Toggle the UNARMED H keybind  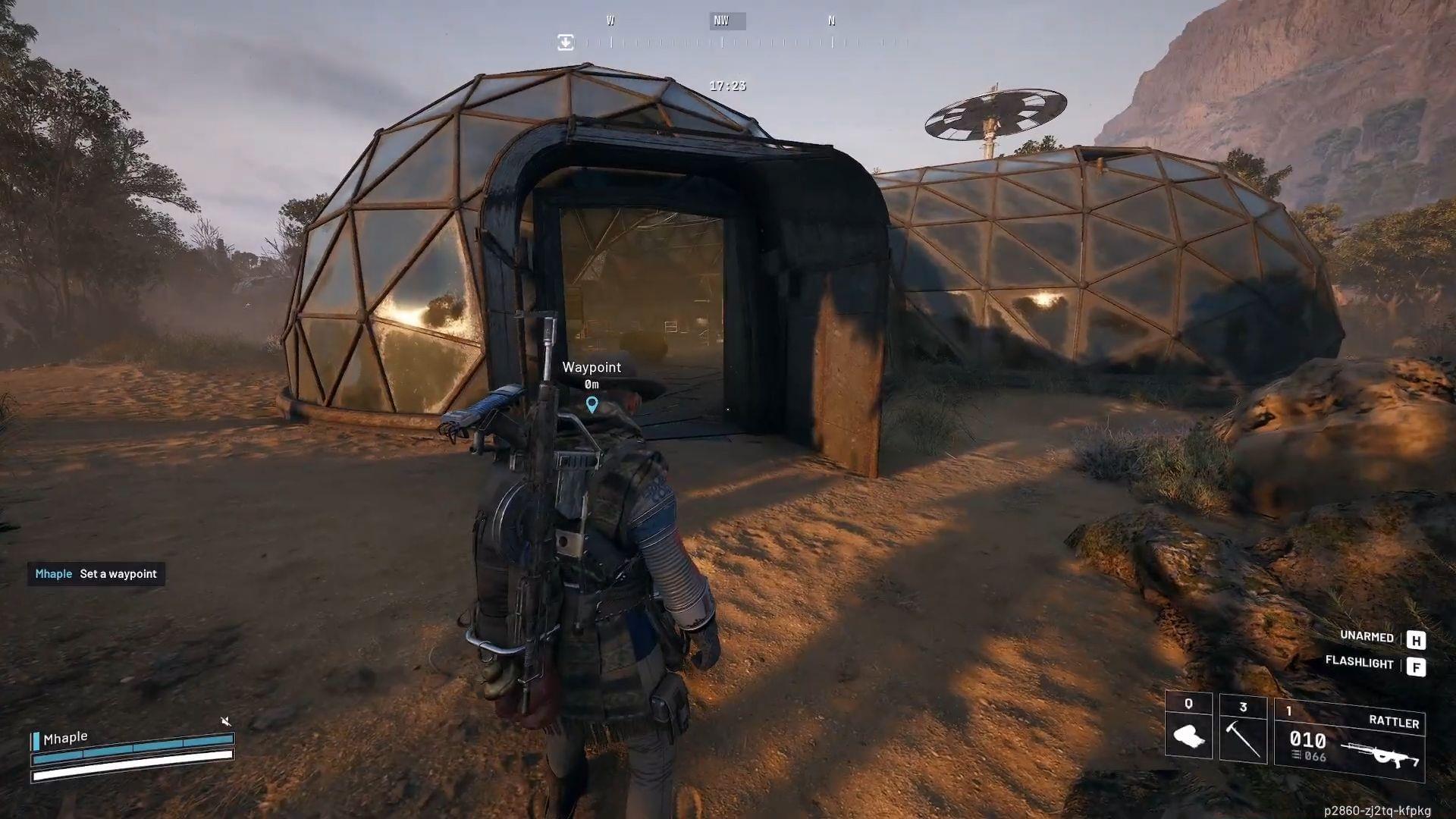pos(1417,640)
